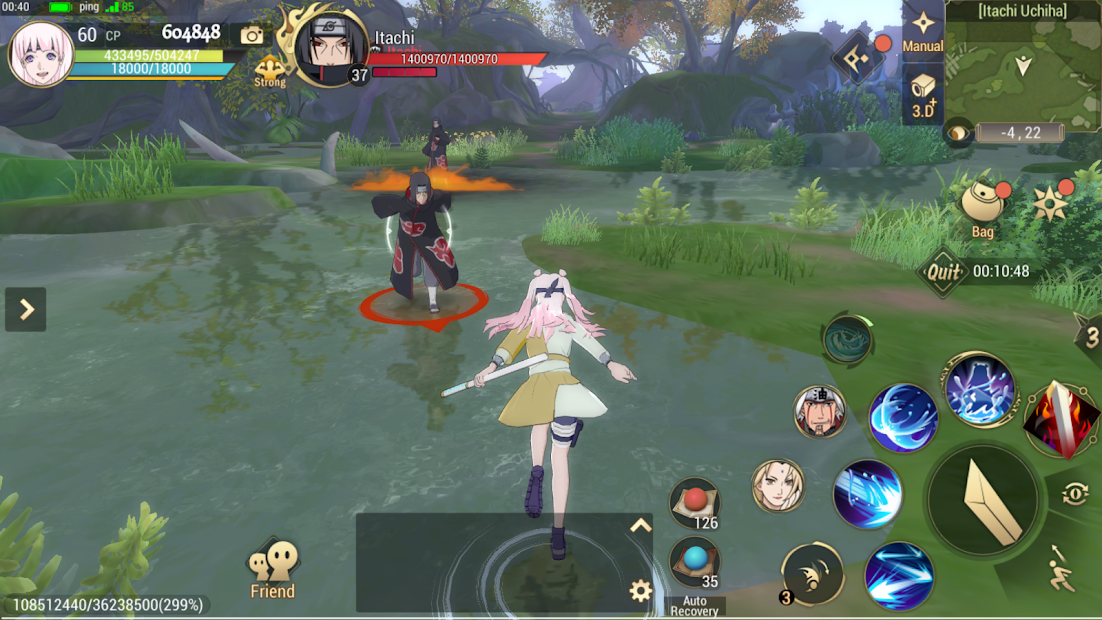Use the blue potion with 35 left
Viewport: 1102px width, 620px height.
pos(694,562)
